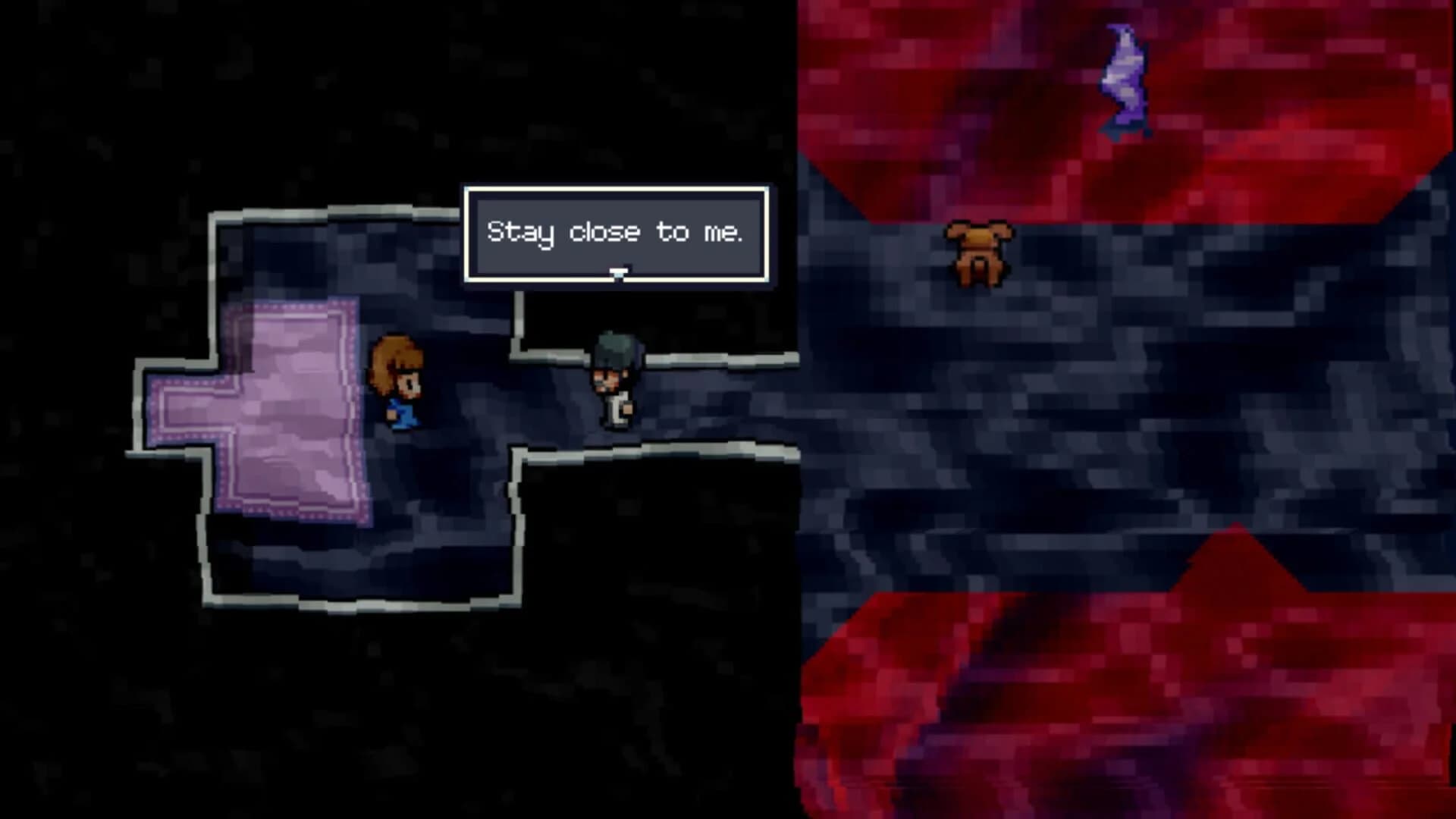Select the man in the white coat
Screen dimensions: 1456x819
tap(614, 387)
